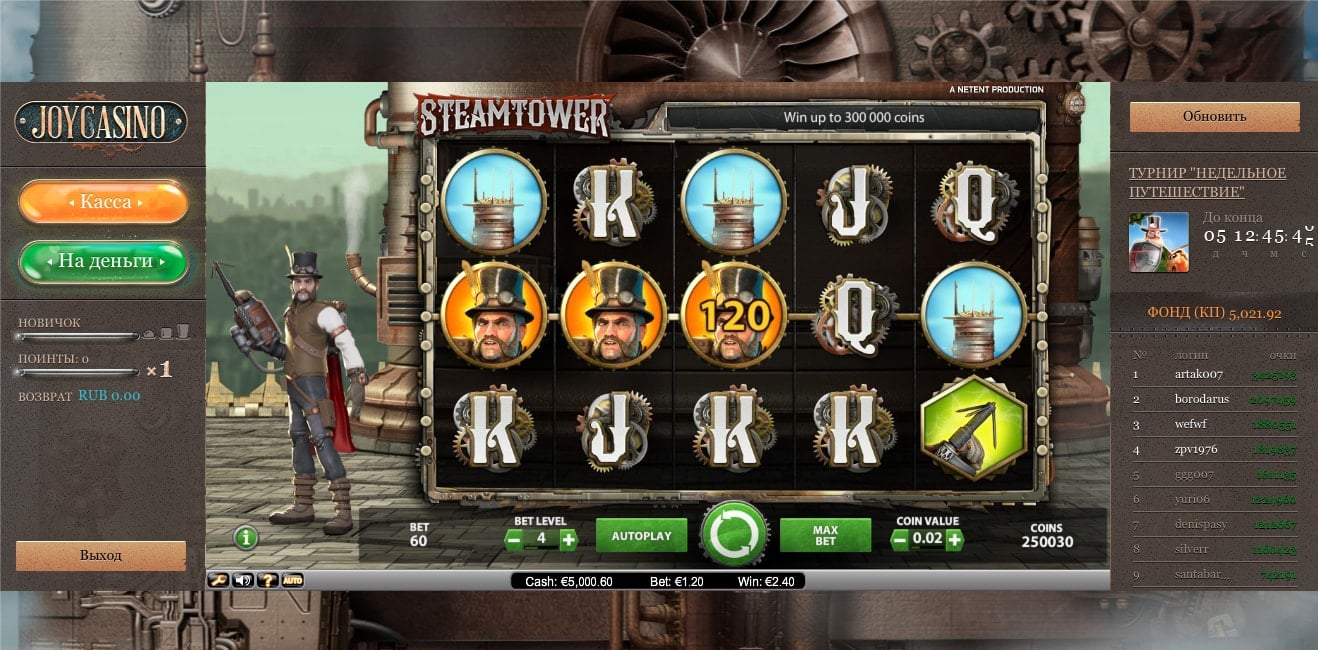Open the green info paytable button
The height and width of the screenshot is (650, 1318).
[x=246, y=538]
